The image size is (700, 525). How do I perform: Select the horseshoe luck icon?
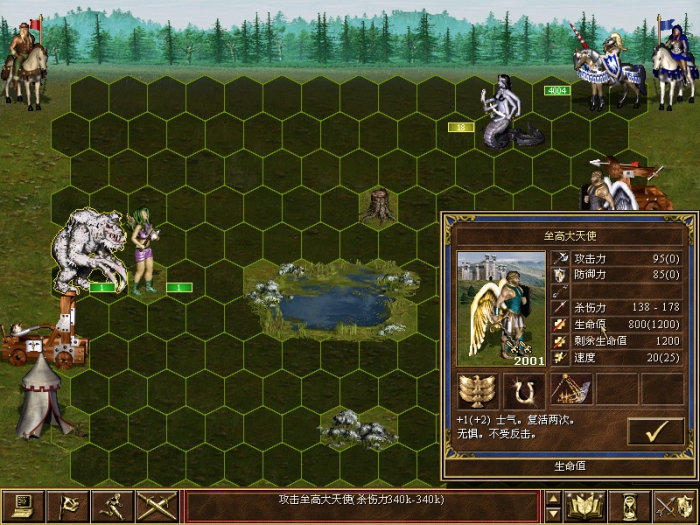(x=523, y=390)
